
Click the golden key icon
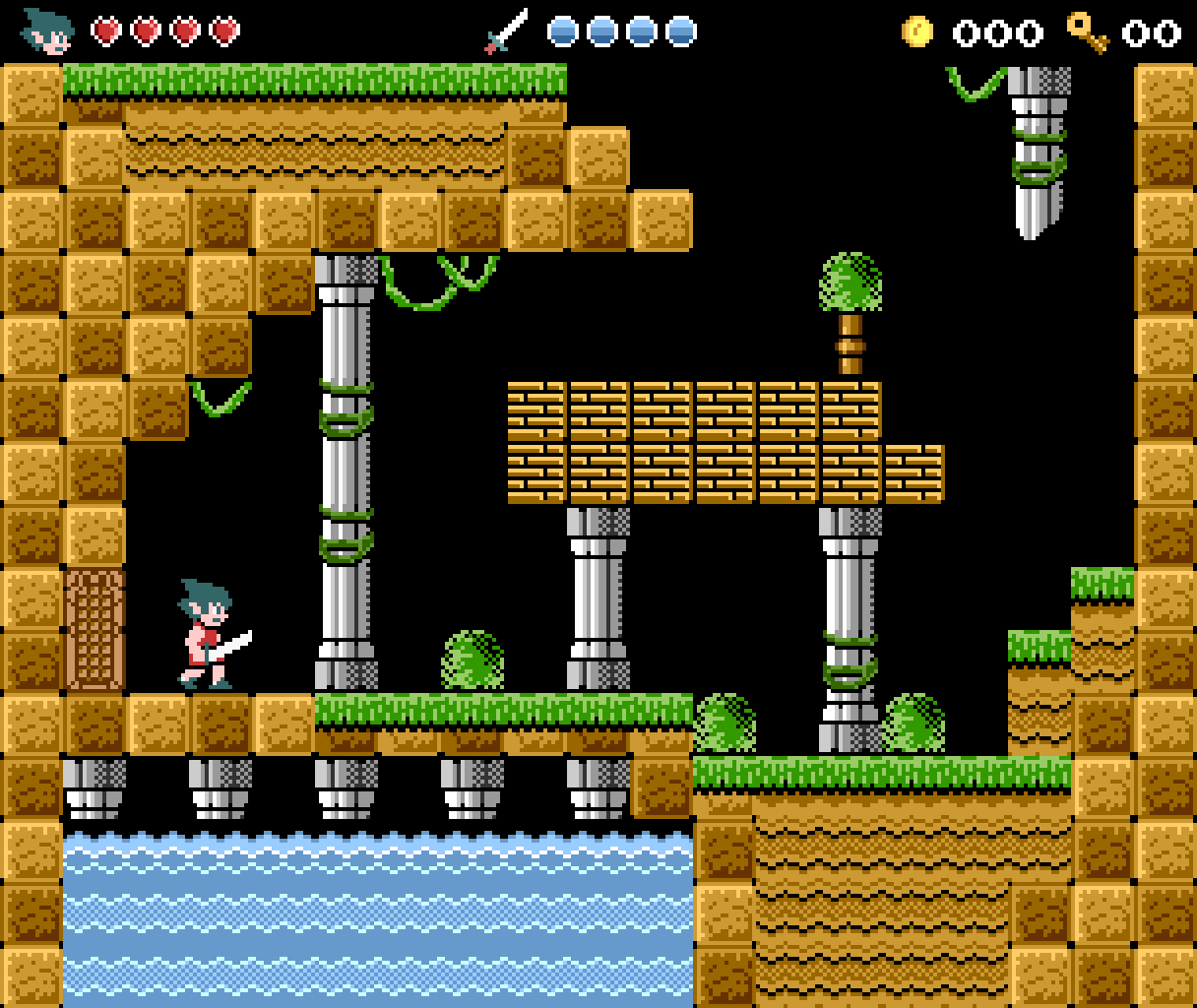pyautogui.click(x=1088, y=31)
